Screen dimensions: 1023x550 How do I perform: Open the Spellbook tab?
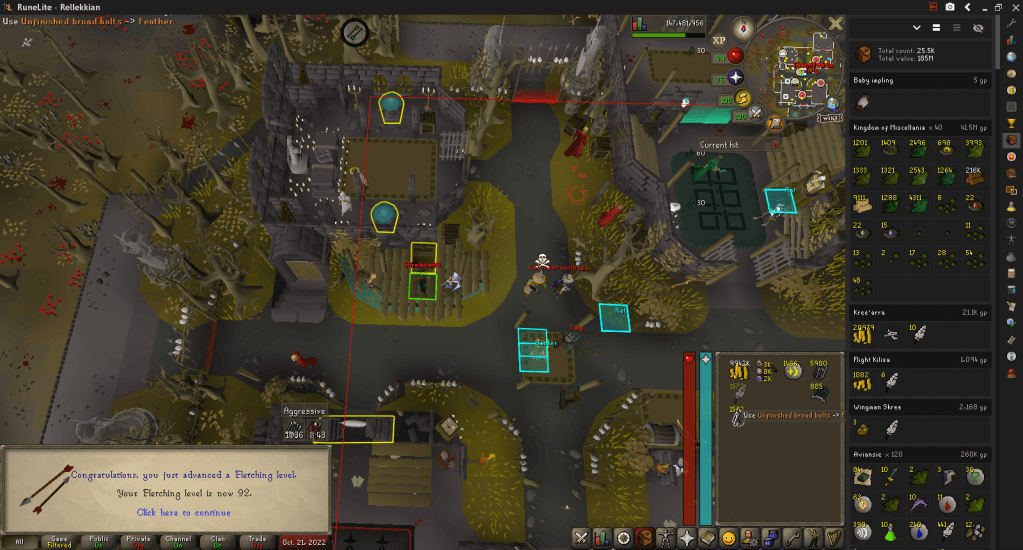708,537
